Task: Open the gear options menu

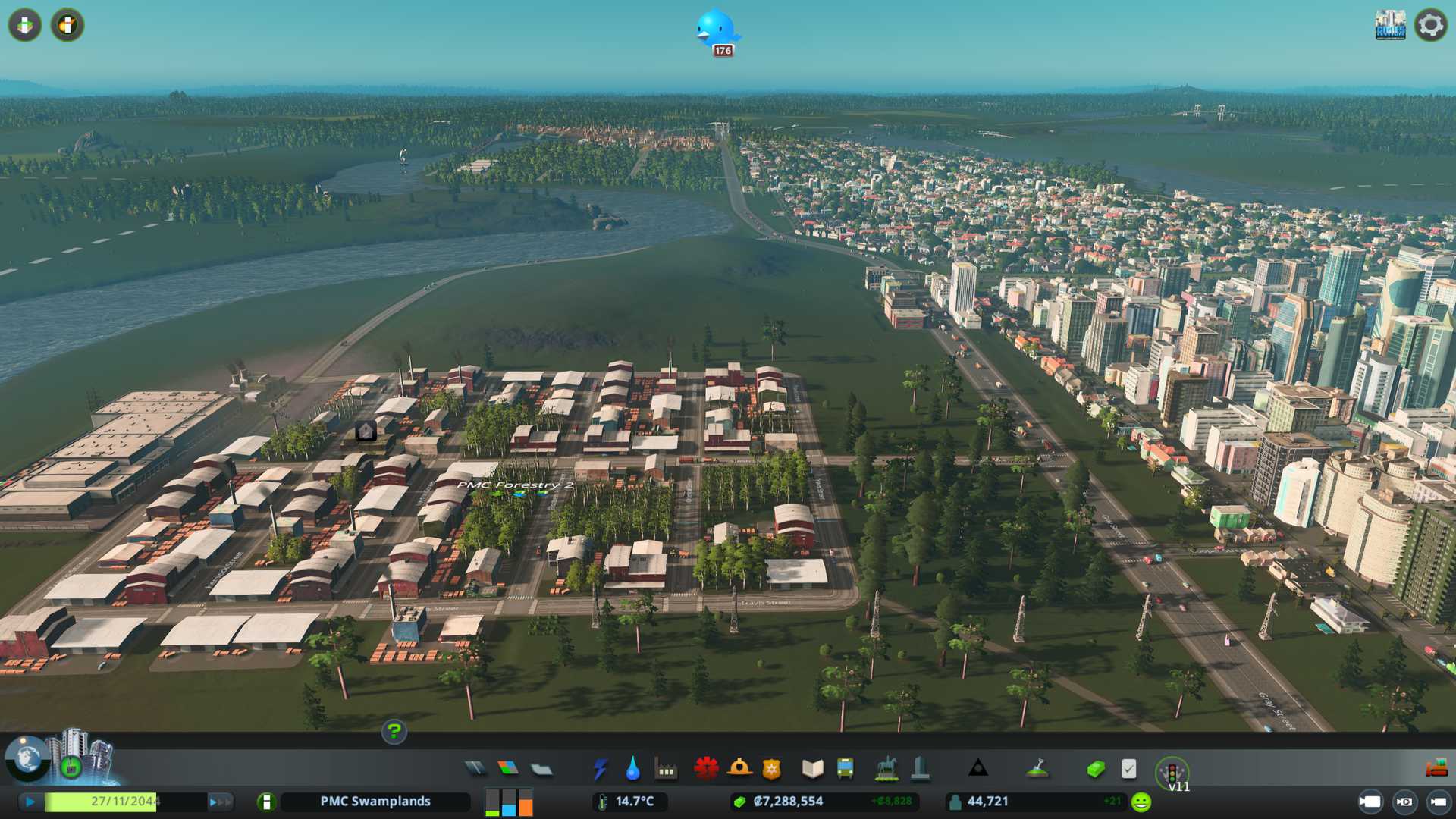Action: pyautogui.click(x=1430, y=25)
